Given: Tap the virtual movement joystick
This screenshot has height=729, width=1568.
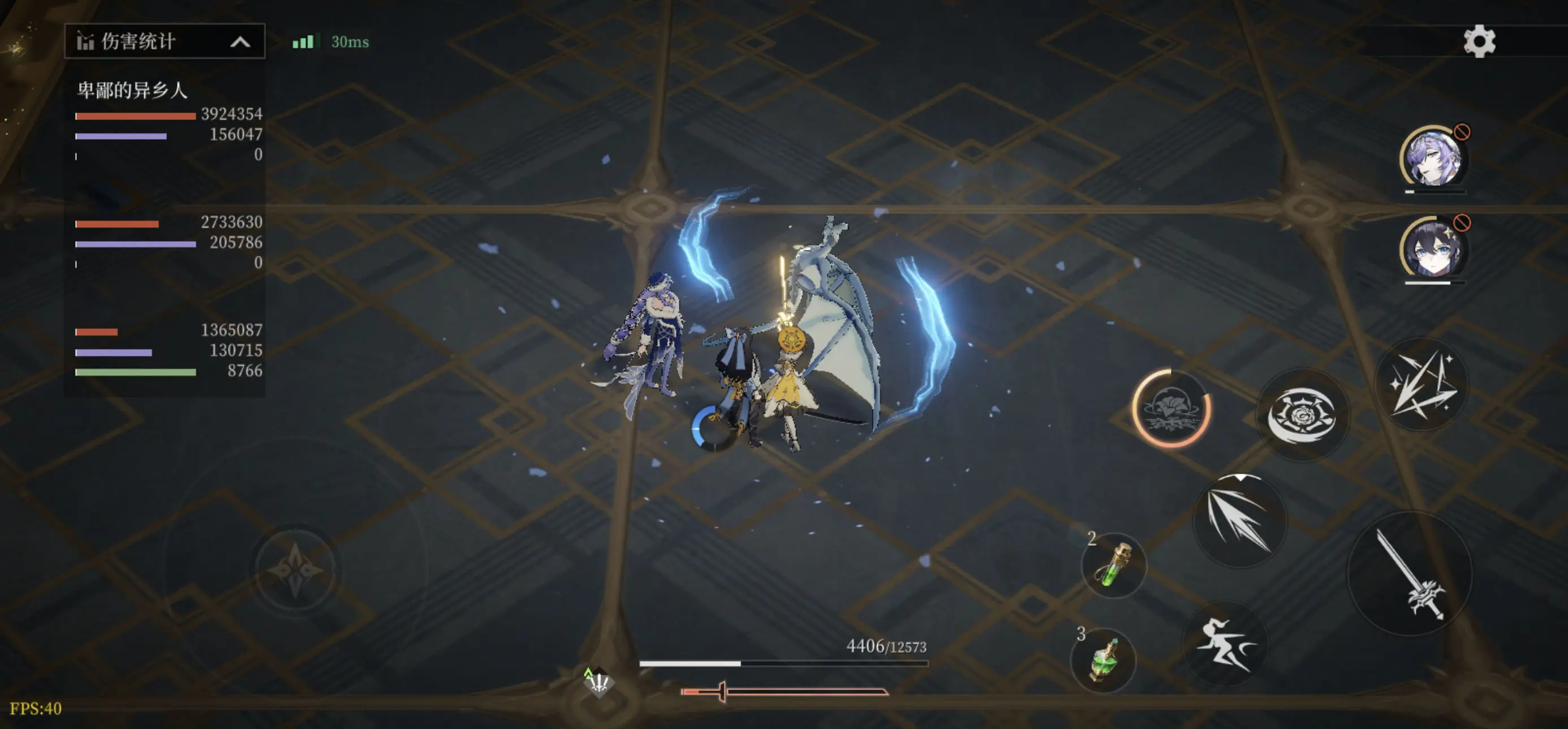Looking at the screenshot, I should (296, 570).
